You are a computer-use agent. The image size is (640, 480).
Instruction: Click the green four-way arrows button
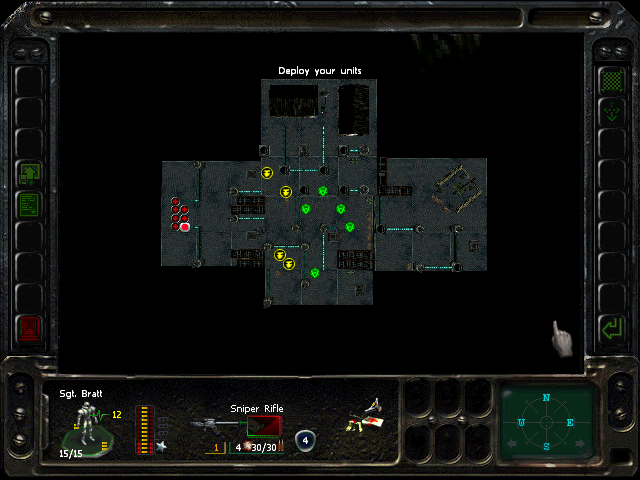pyautogui.click(x=609, y=112)
